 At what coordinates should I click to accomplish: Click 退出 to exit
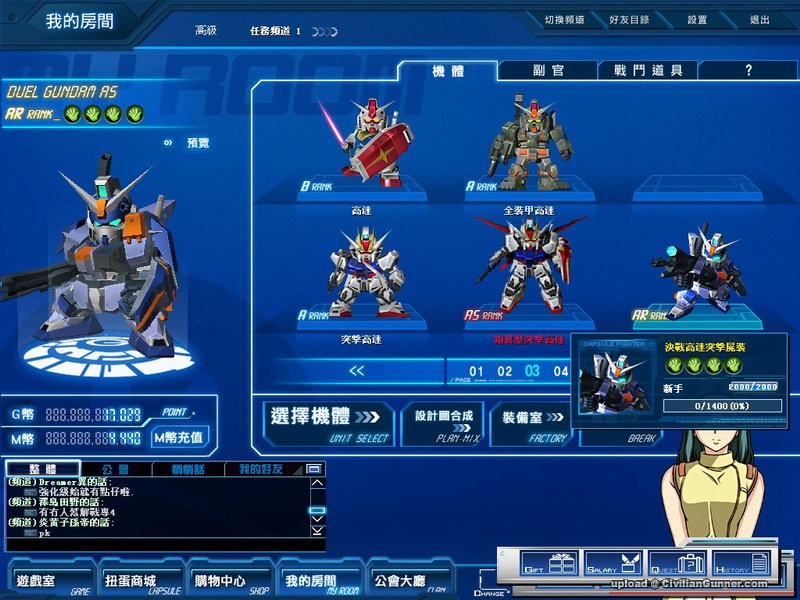[x=759, y=20]
